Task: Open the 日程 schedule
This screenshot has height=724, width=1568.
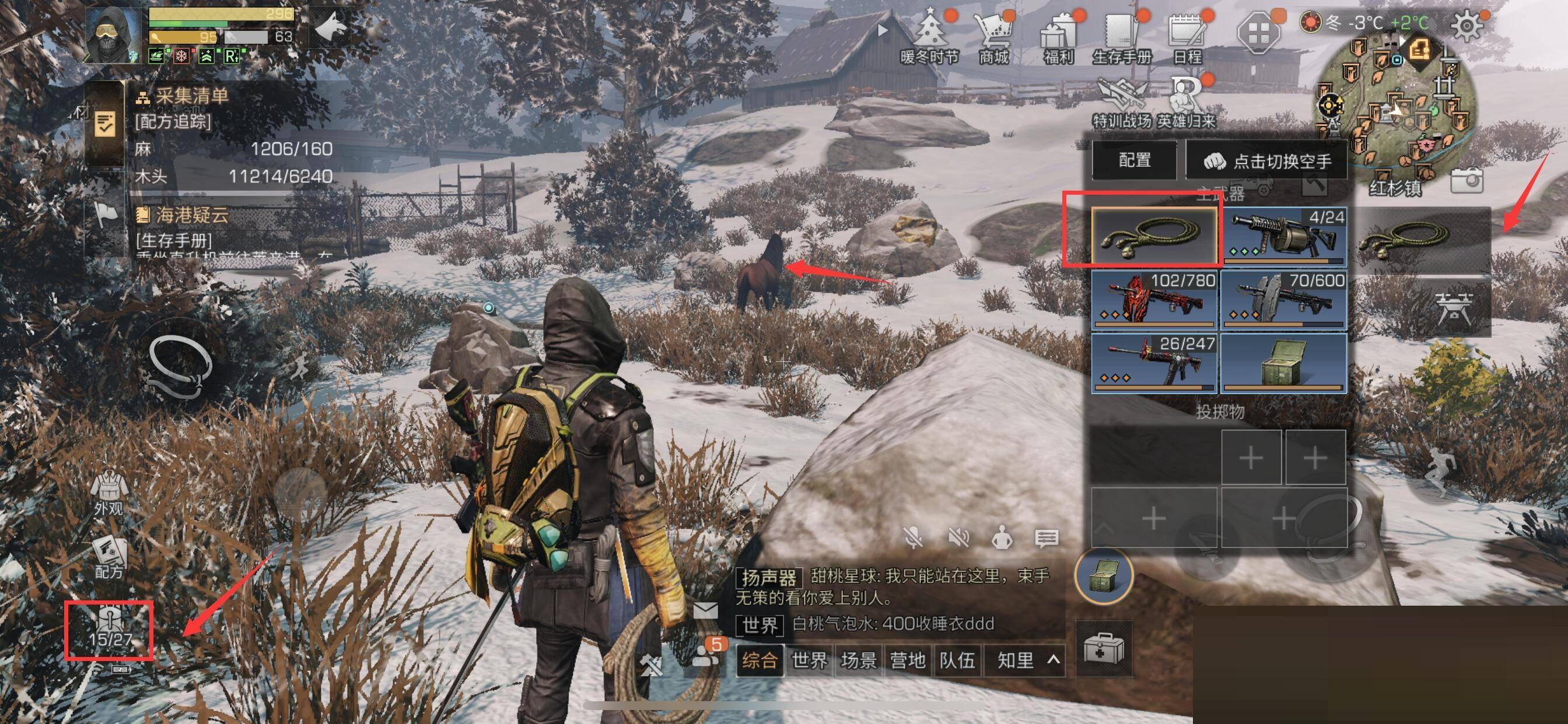Action: [x=1187, y=38]
